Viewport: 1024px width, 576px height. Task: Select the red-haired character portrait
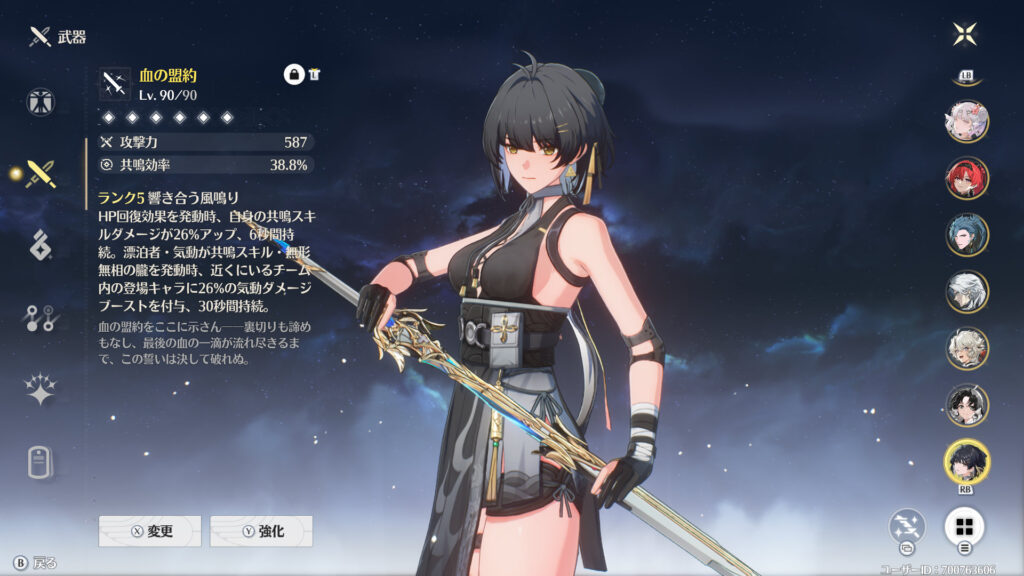[966, 178]
